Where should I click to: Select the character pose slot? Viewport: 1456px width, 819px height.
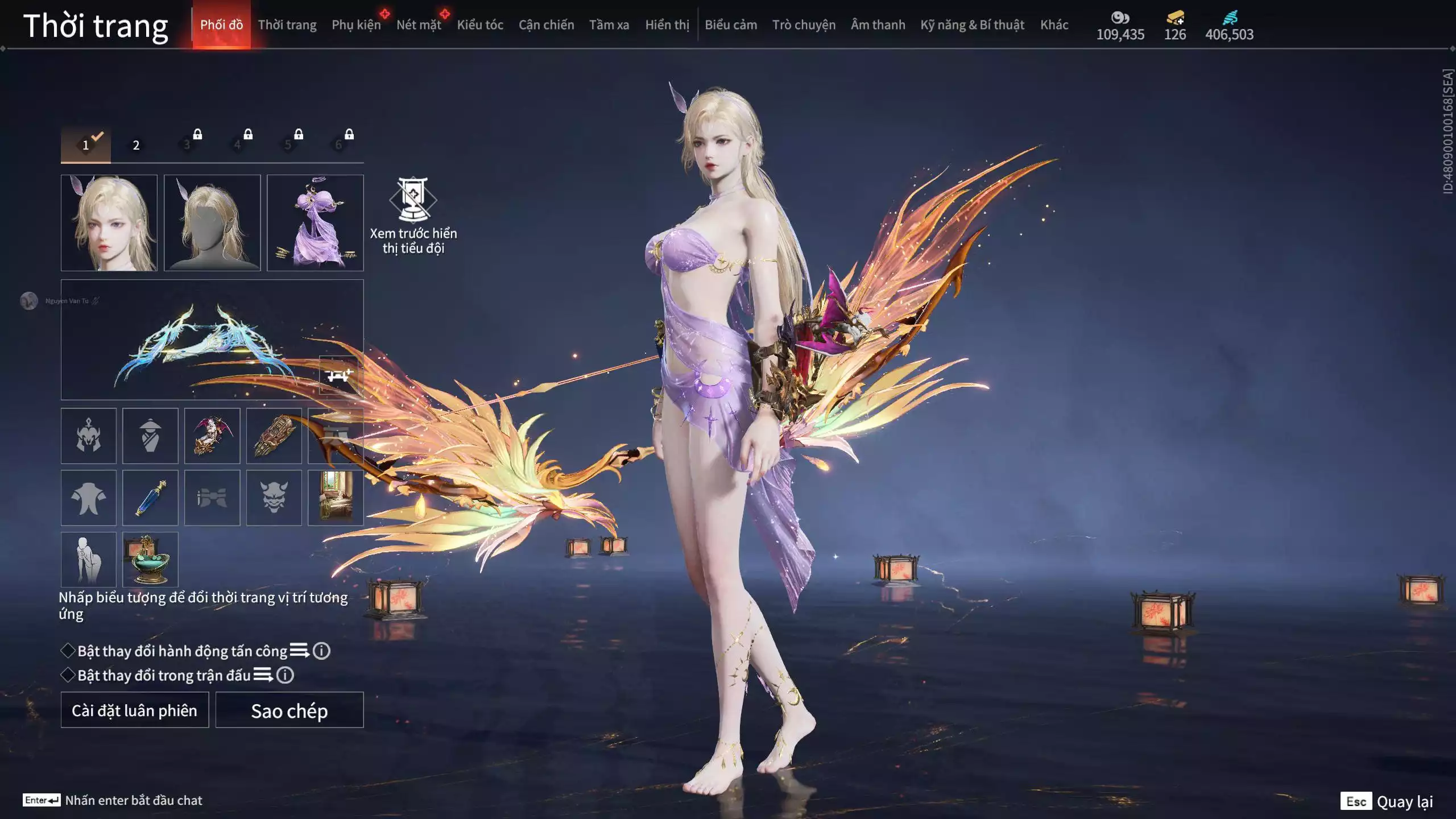point(88,560)
